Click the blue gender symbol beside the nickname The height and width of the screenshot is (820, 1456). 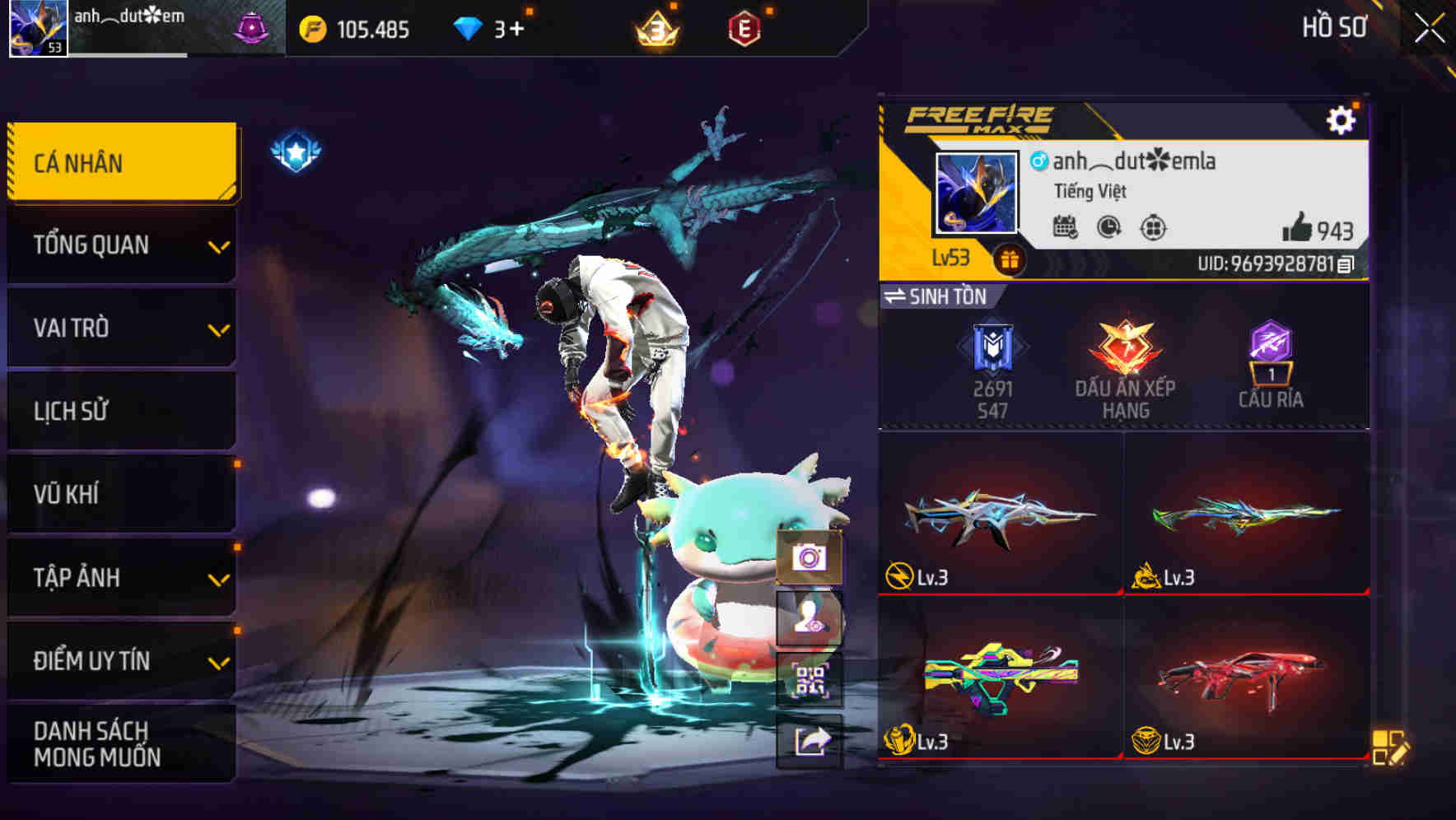(1038, 161)
